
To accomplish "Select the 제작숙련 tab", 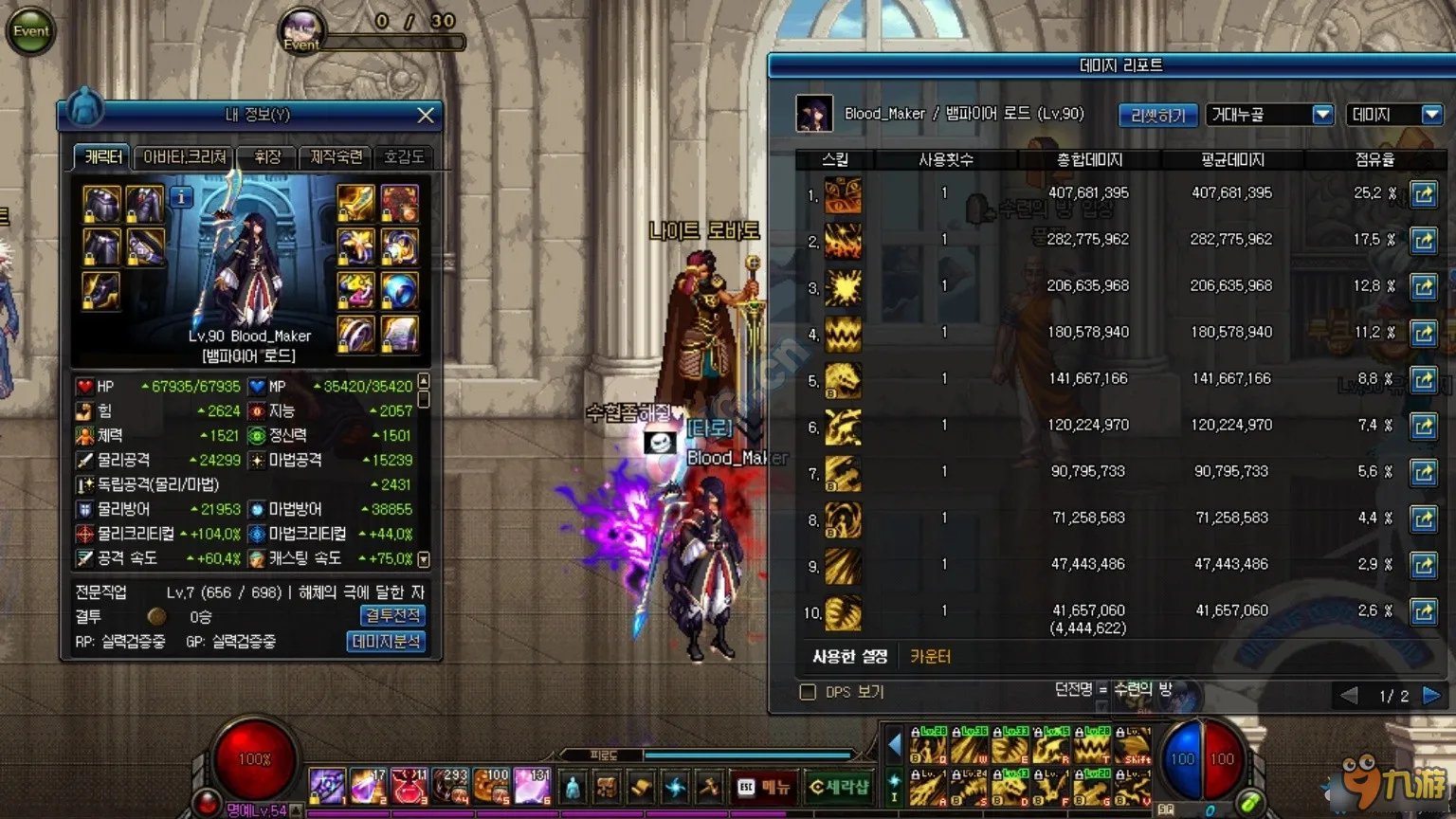I will coord(336,157).
